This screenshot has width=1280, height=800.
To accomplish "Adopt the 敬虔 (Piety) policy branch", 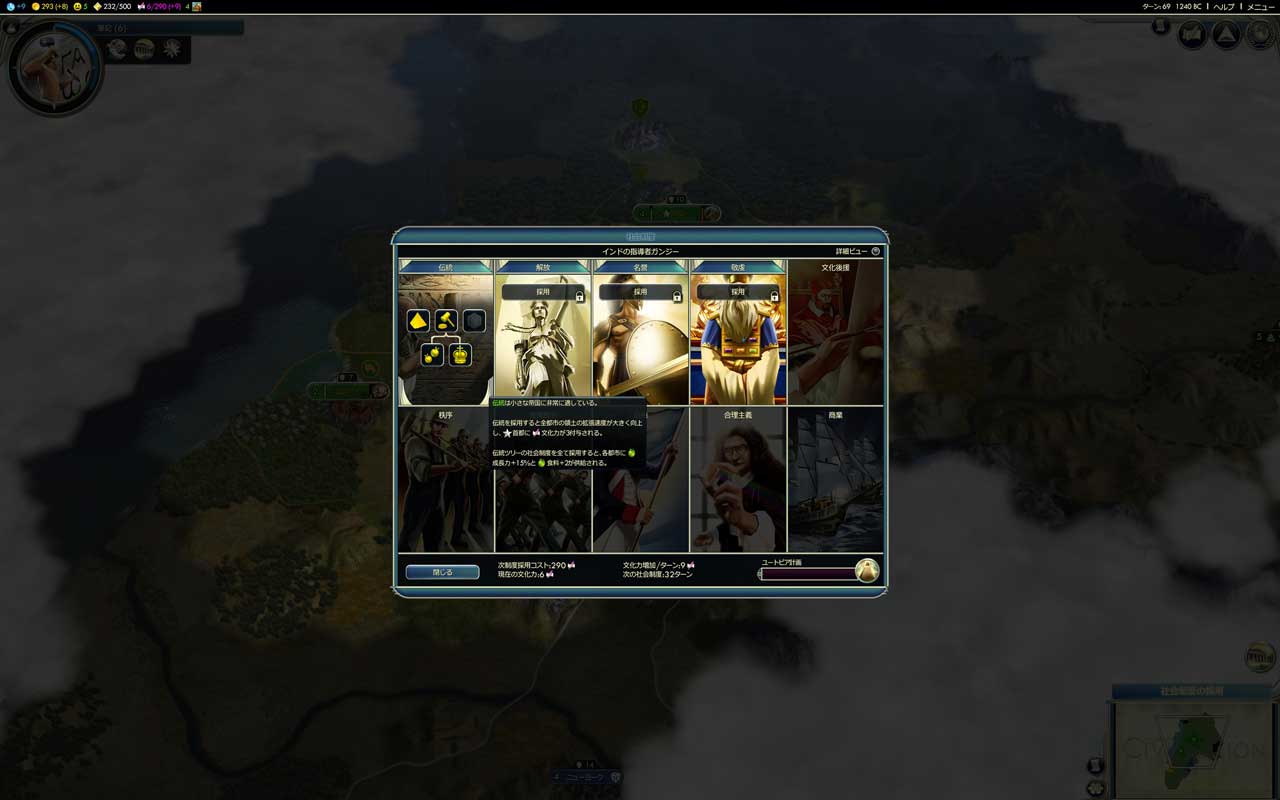I will point(738,292).
